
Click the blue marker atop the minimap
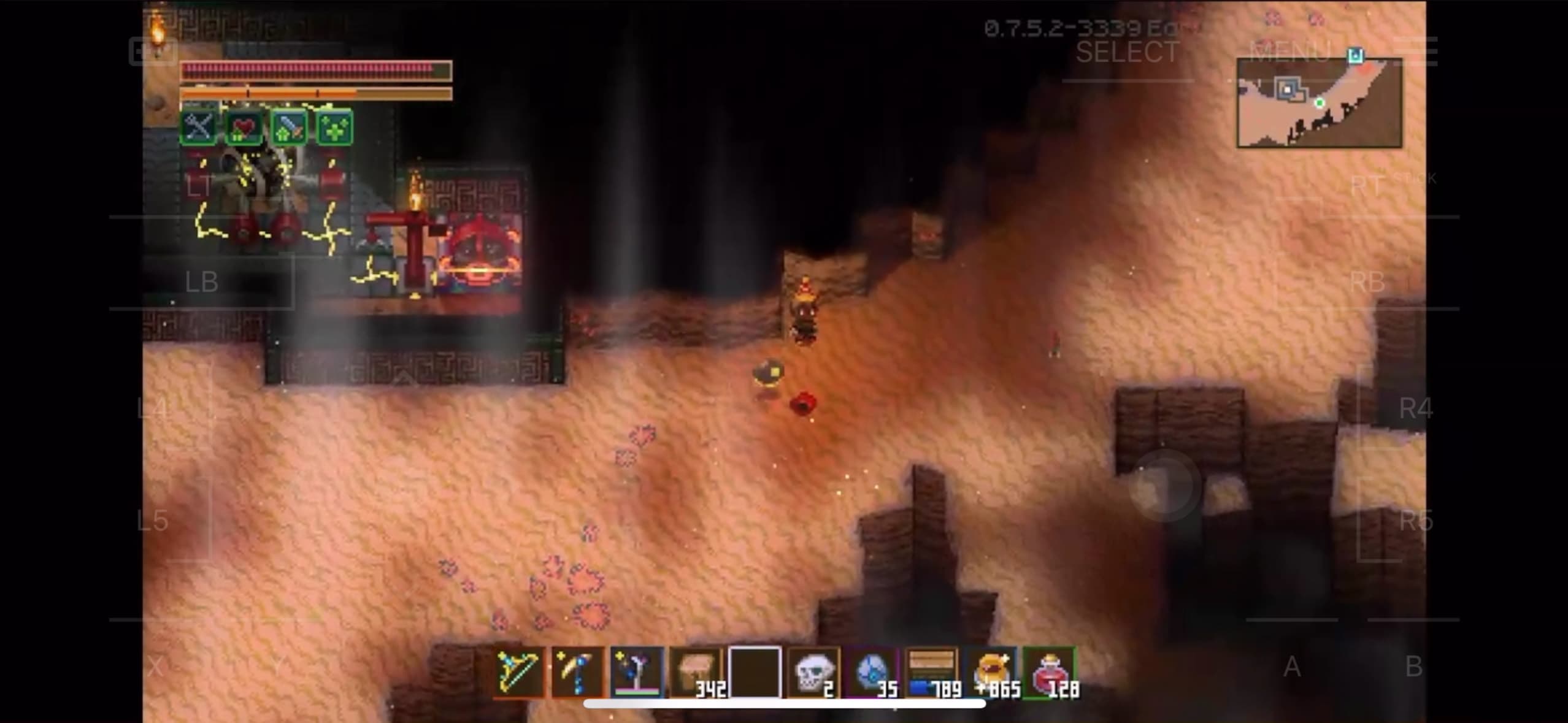pyautogui.click(x=1355, y=56)
